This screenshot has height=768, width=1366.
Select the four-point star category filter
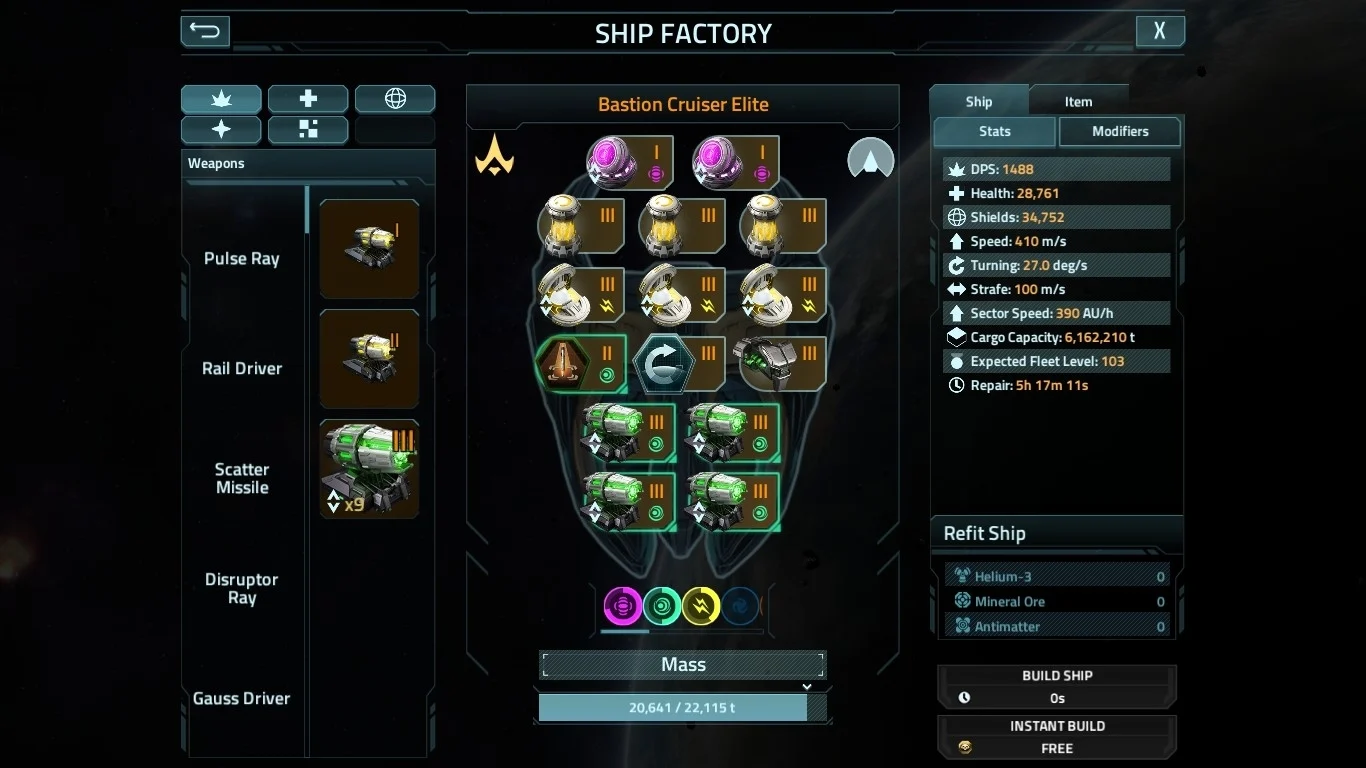click(x=221, y=130)
